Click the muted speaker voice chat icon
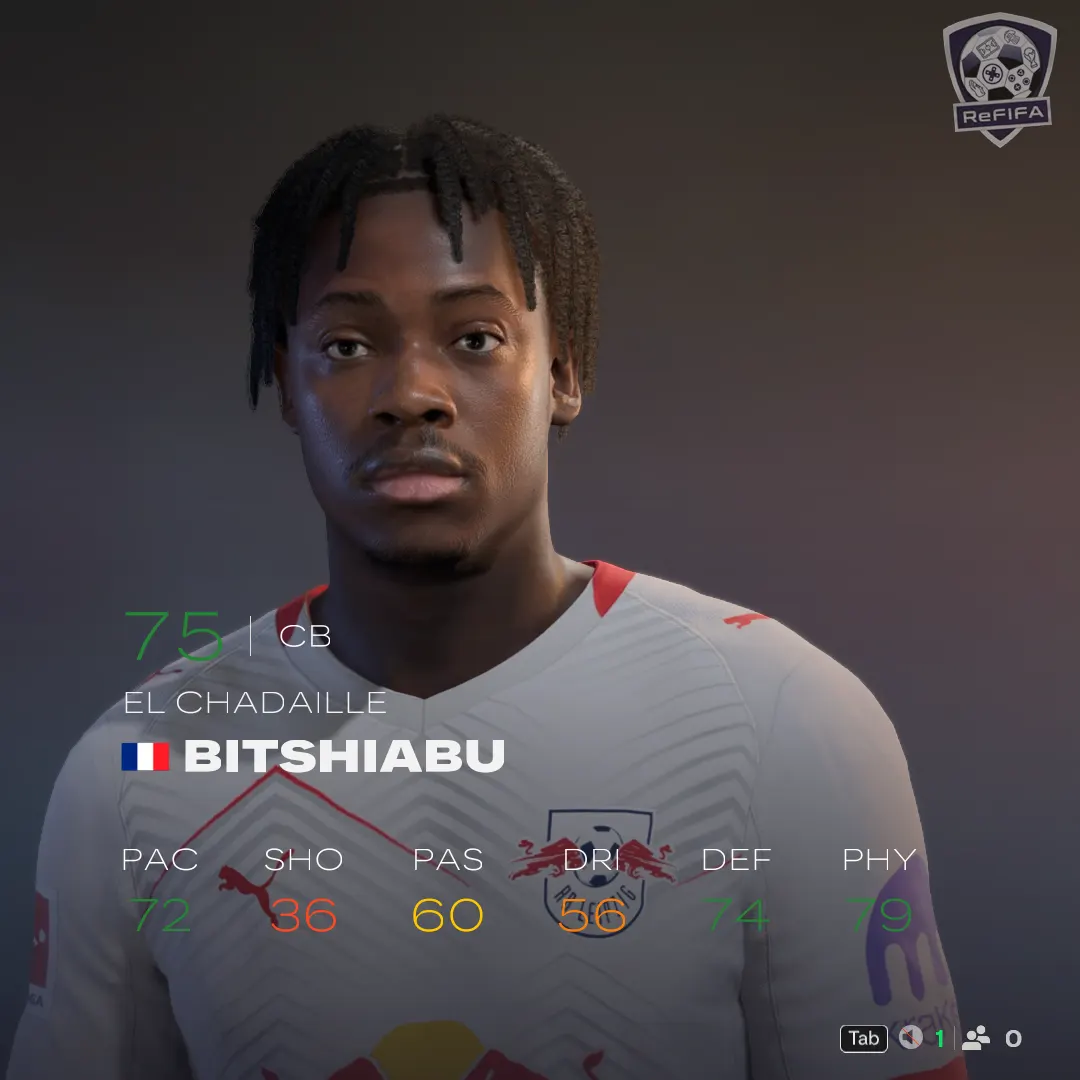Viewport: 1080px width, 1080px height. point(910,1038)
